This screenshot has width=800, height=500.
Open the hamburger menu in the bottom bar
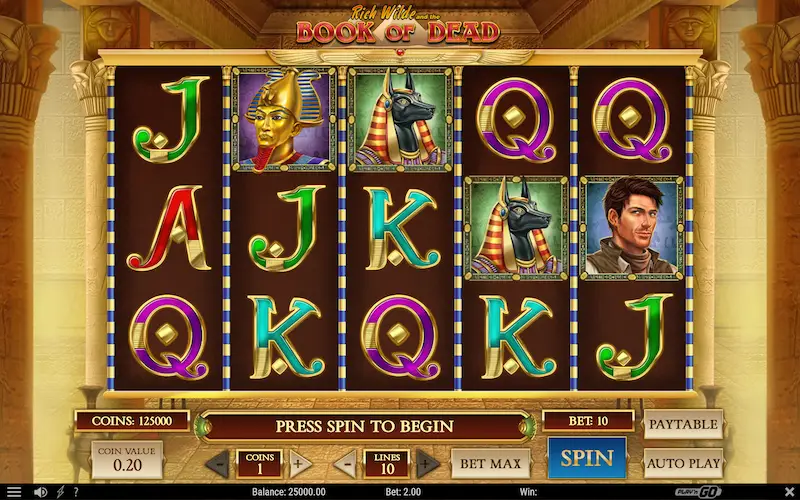14,492
